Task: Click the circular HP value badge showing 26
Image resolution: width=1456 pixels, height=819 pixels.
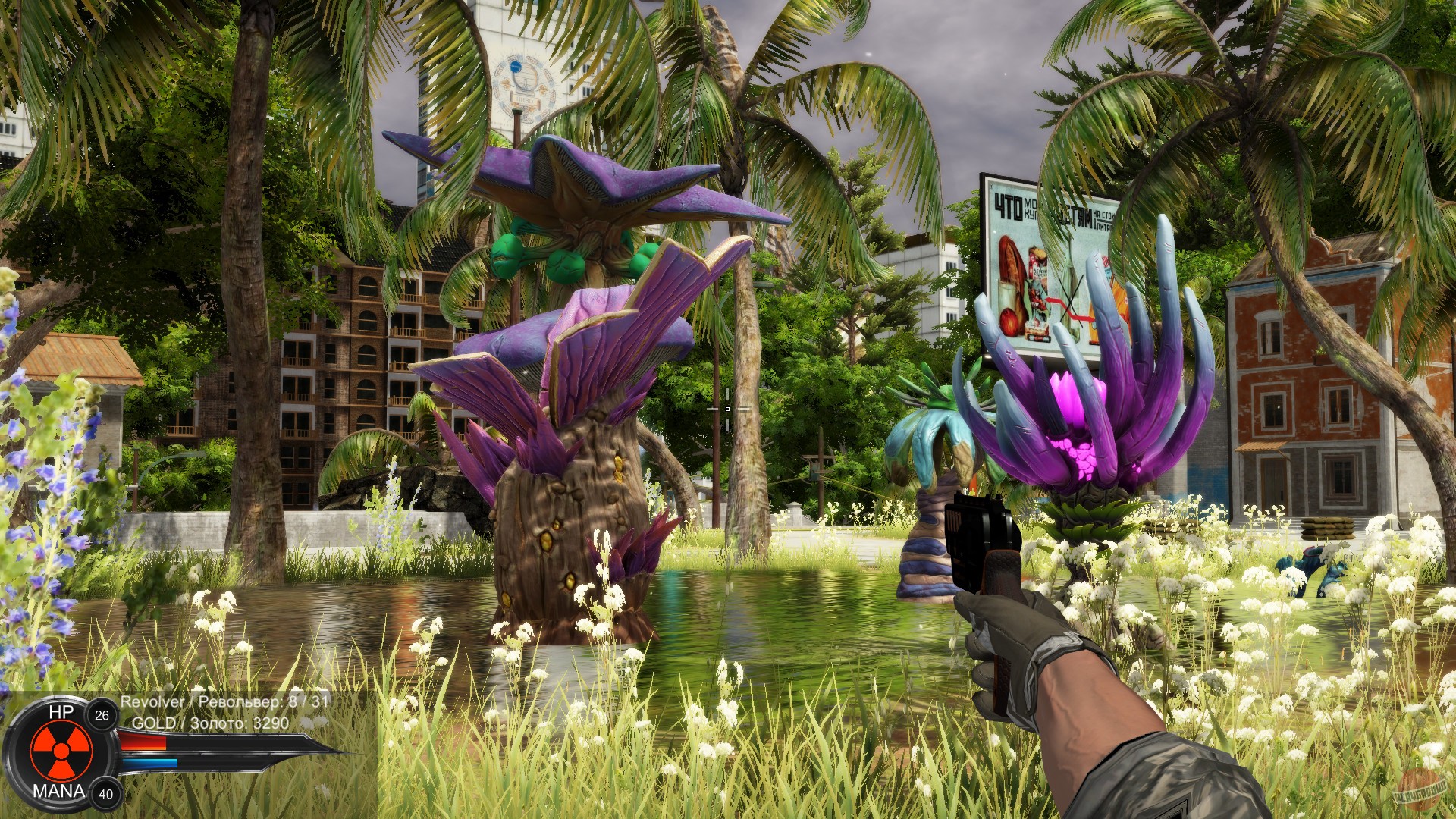Action: click(101, 716)
